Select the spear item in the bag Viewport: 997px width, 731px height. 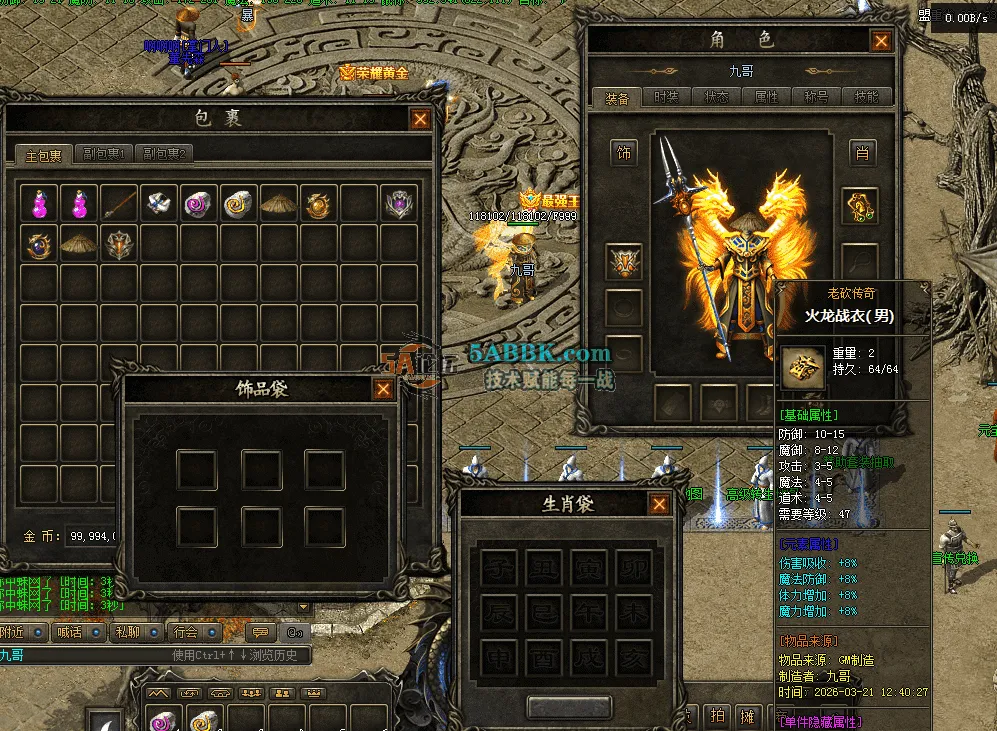tap(118, 204)
